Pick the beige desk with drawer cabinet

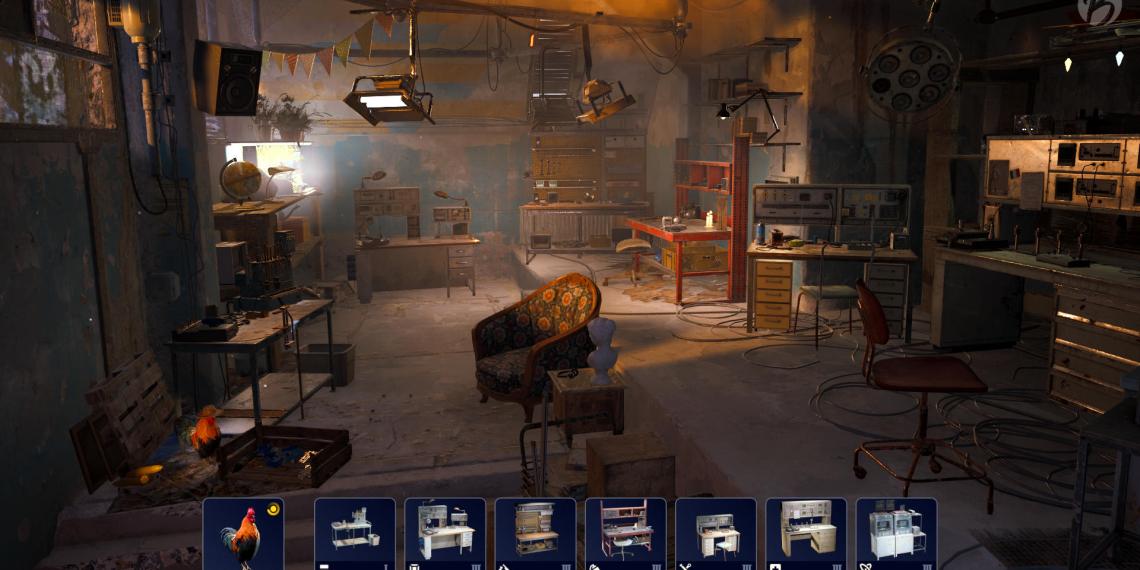click(x=806, y=532)
